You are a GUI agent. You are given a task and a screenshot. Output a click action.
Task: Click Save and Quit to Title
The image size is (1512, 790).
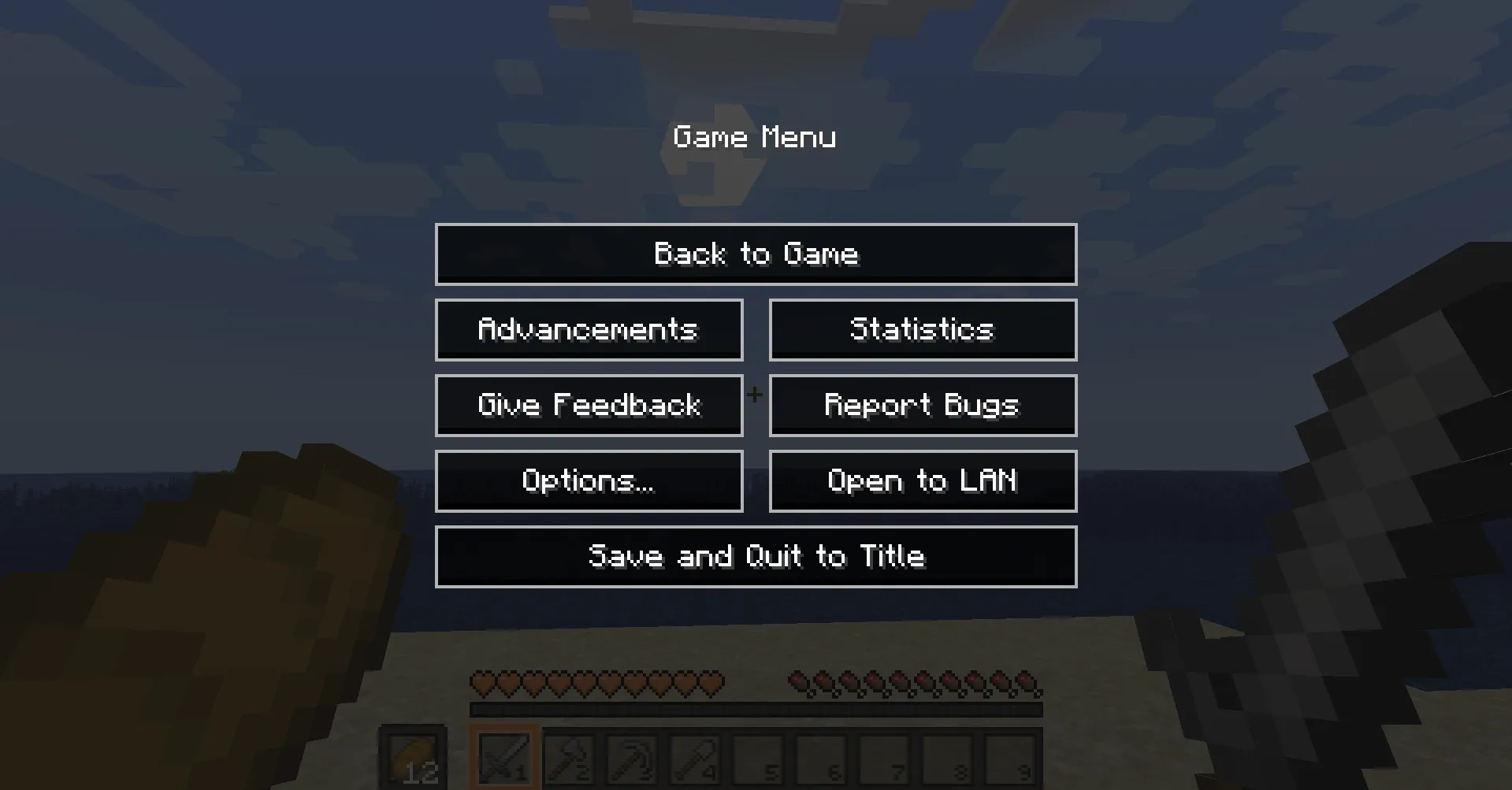click(755, 556)
